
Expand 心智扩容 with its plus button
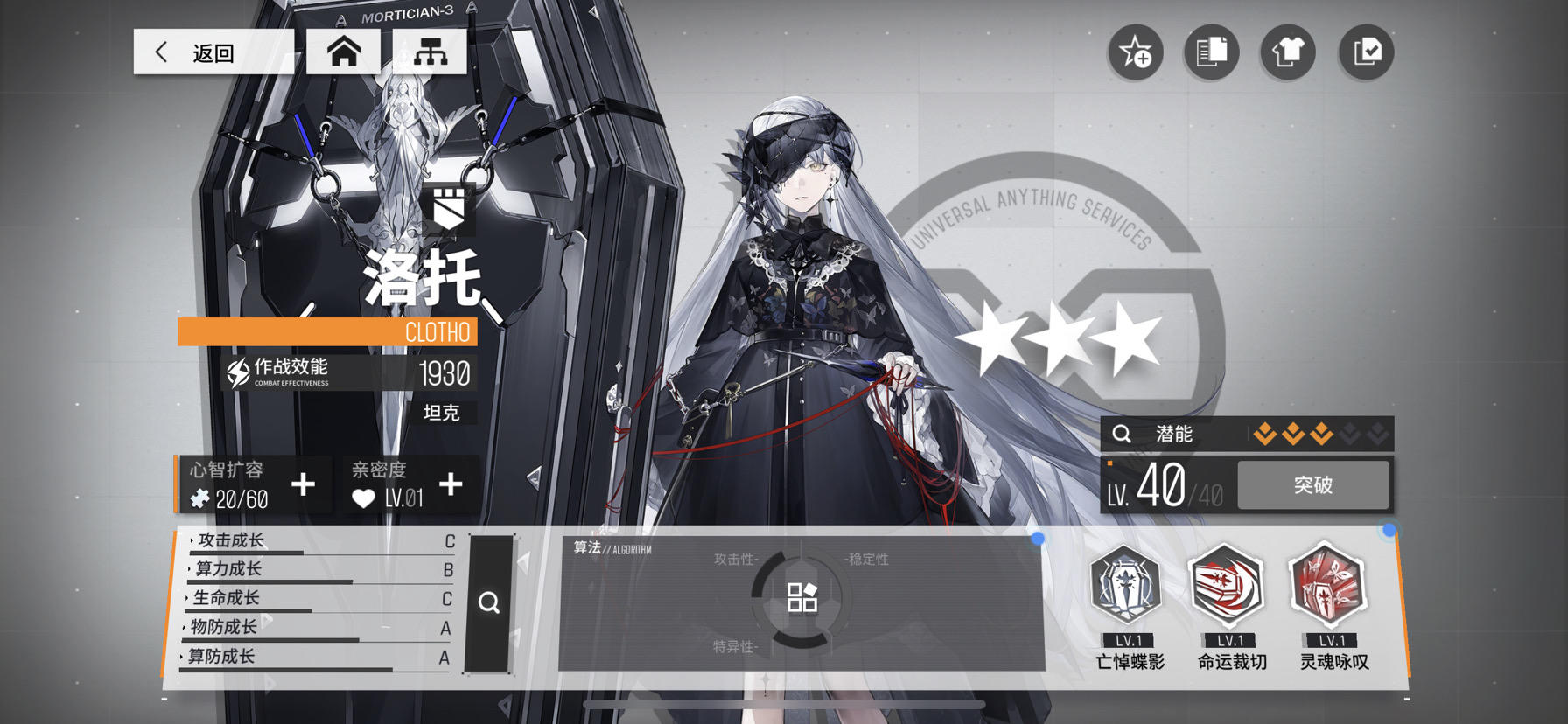[304, 484]
